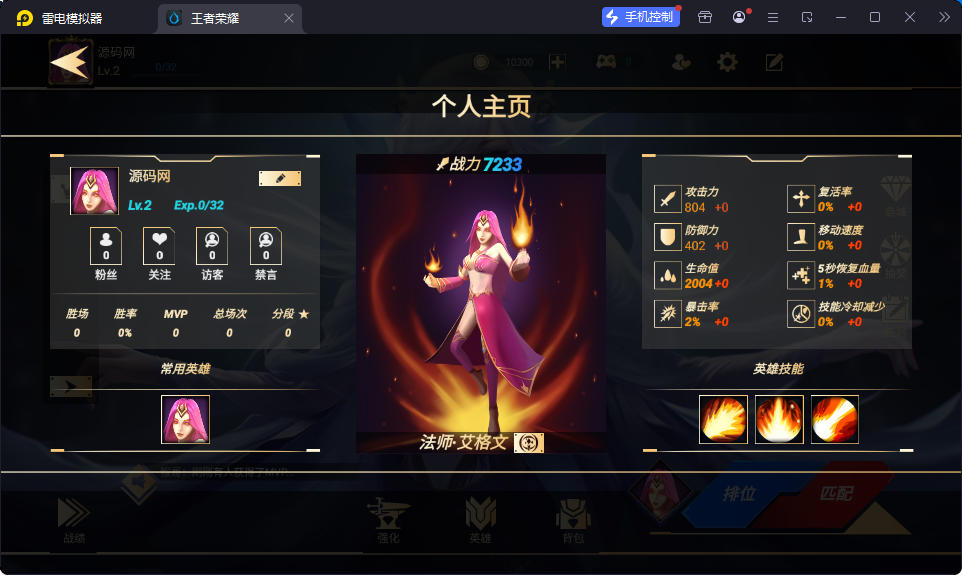The width and height of the screenshot is (962, 575).
Task: Minimize the emulator window
Action: tap(840, 17)
